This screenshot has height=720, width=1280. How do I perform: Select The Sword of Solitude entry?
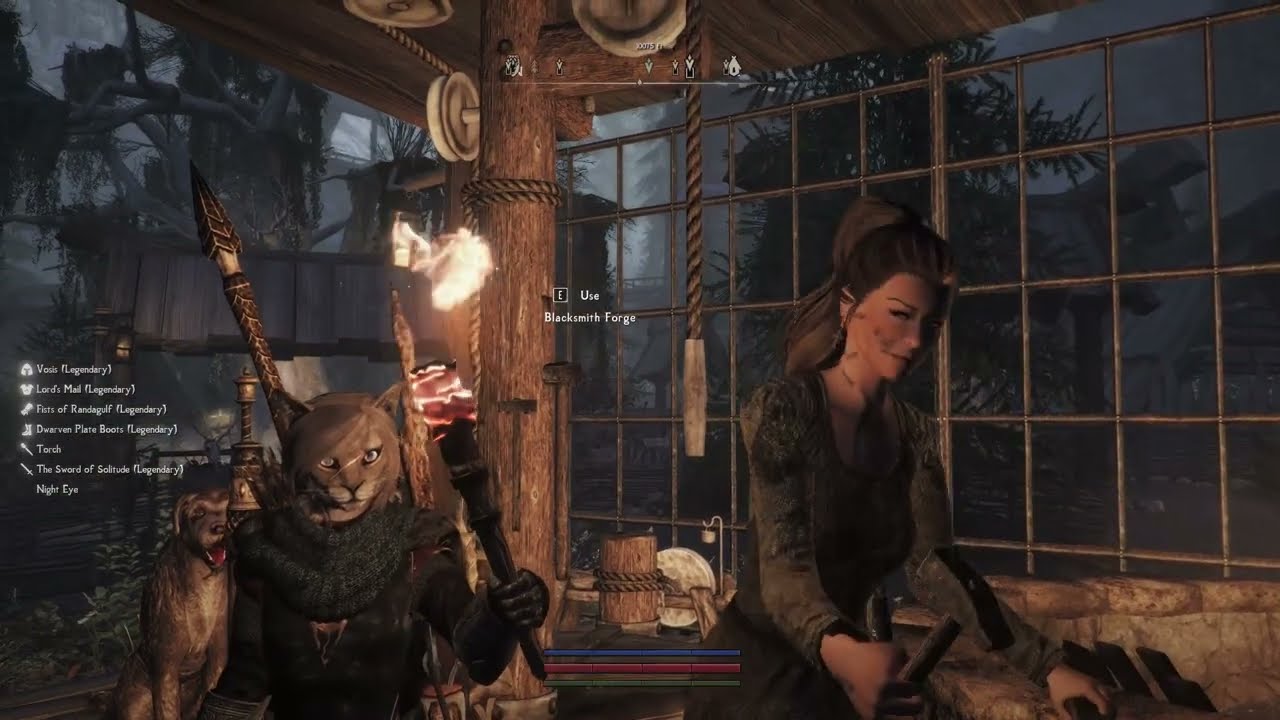click(x=108, y=469)
